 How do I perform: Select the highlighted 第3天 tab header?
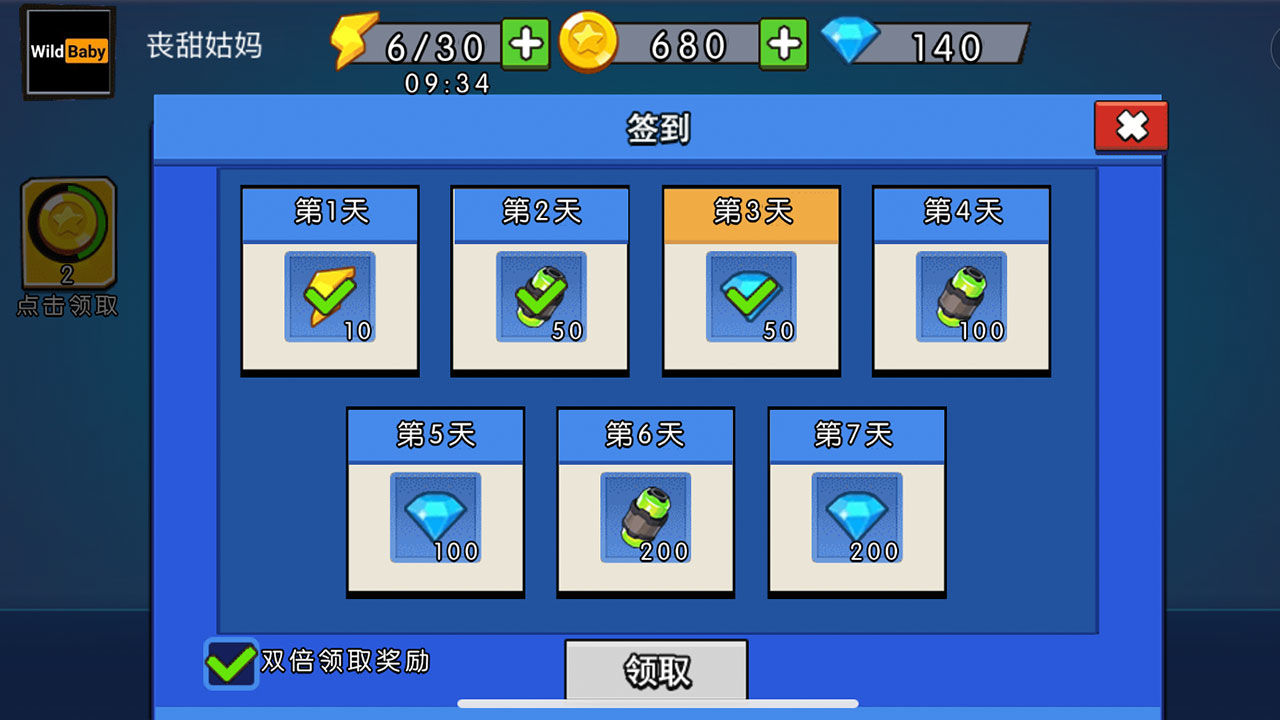point(750,213)
